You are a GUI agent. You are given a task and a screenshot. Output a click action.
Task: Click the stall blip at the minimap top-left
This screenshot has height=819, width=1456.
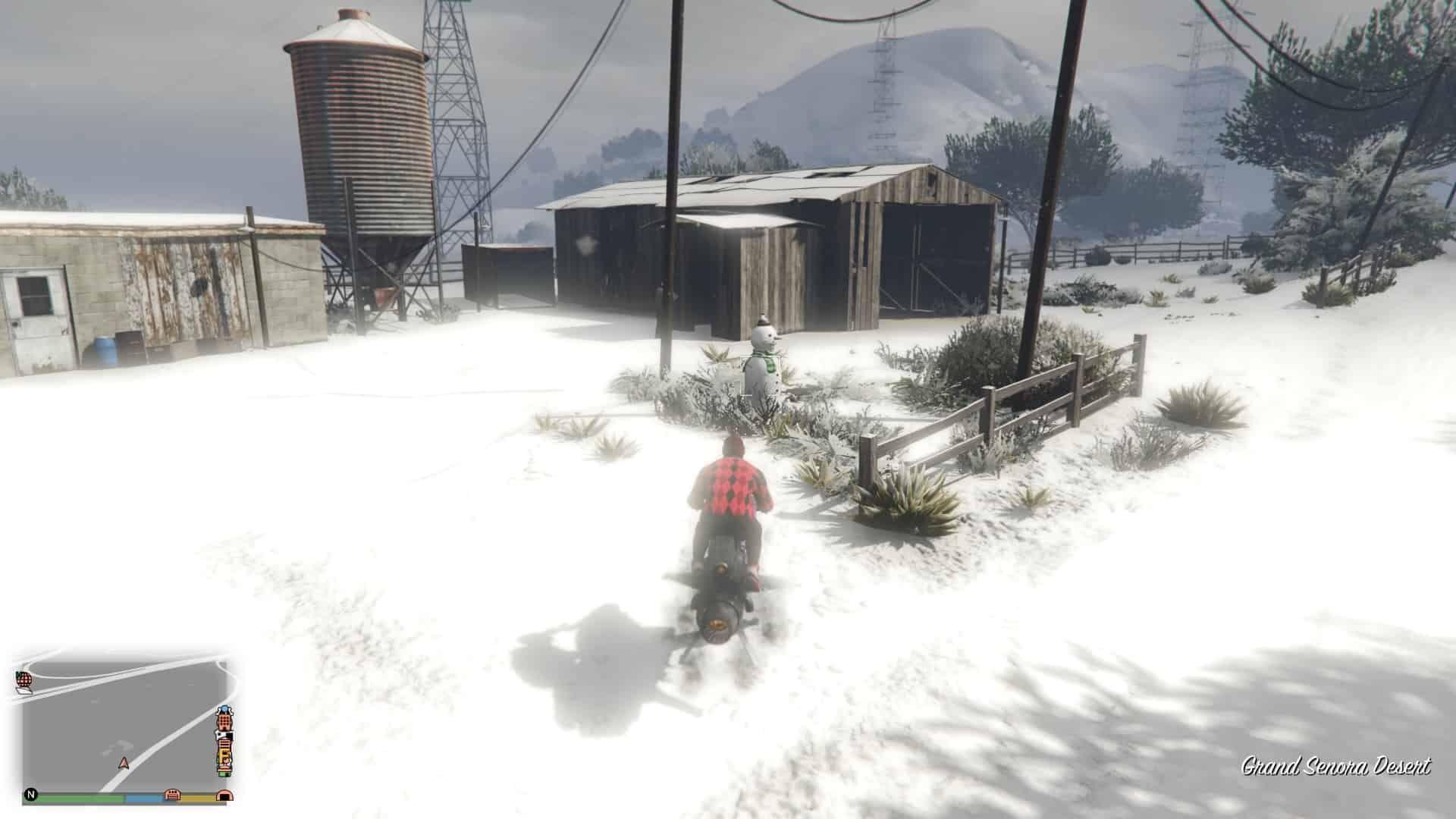(x=26, y=679)
